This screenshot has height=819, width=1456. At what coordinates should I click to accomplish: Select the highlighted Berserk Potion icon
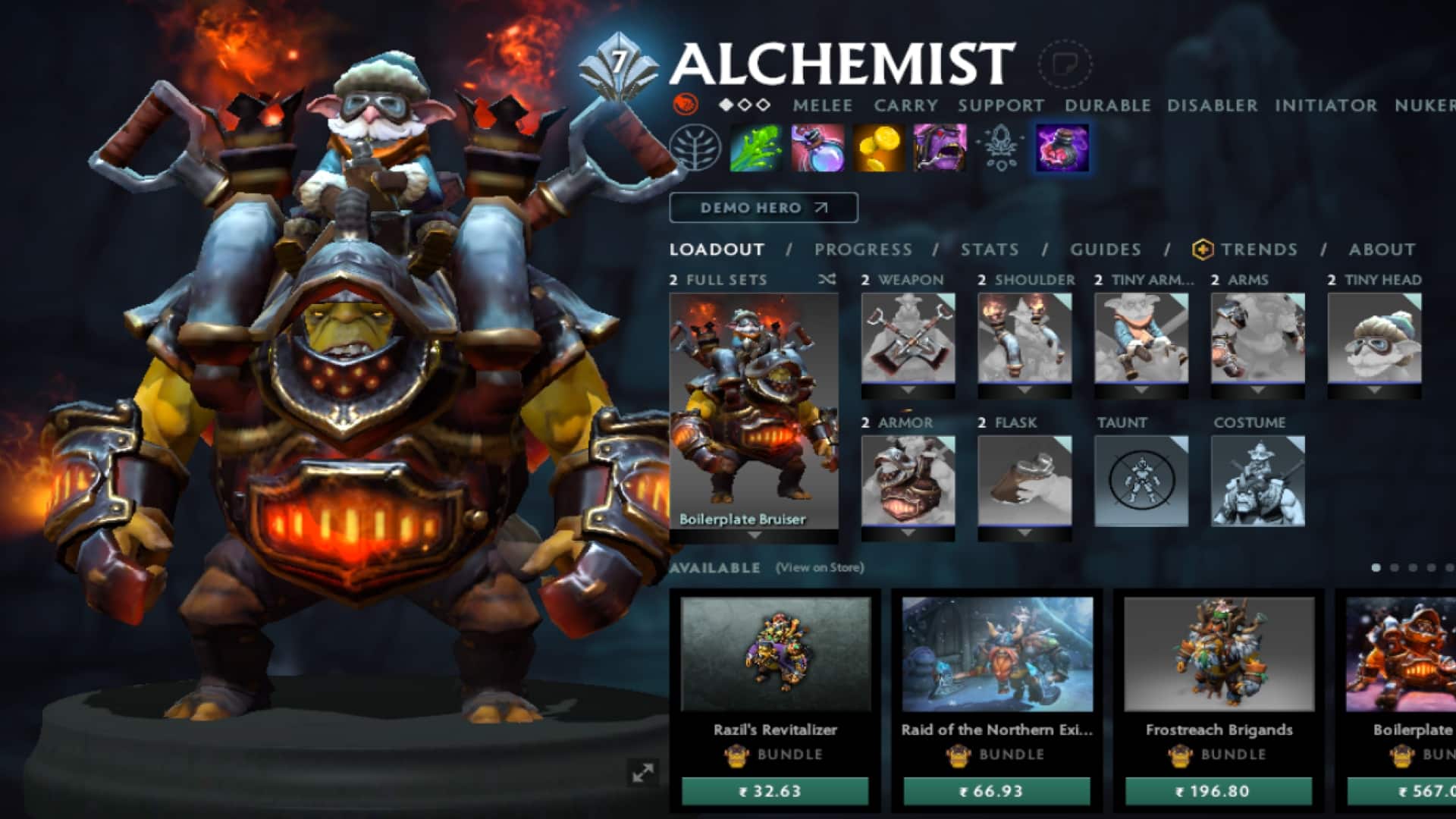[1062, 149]
